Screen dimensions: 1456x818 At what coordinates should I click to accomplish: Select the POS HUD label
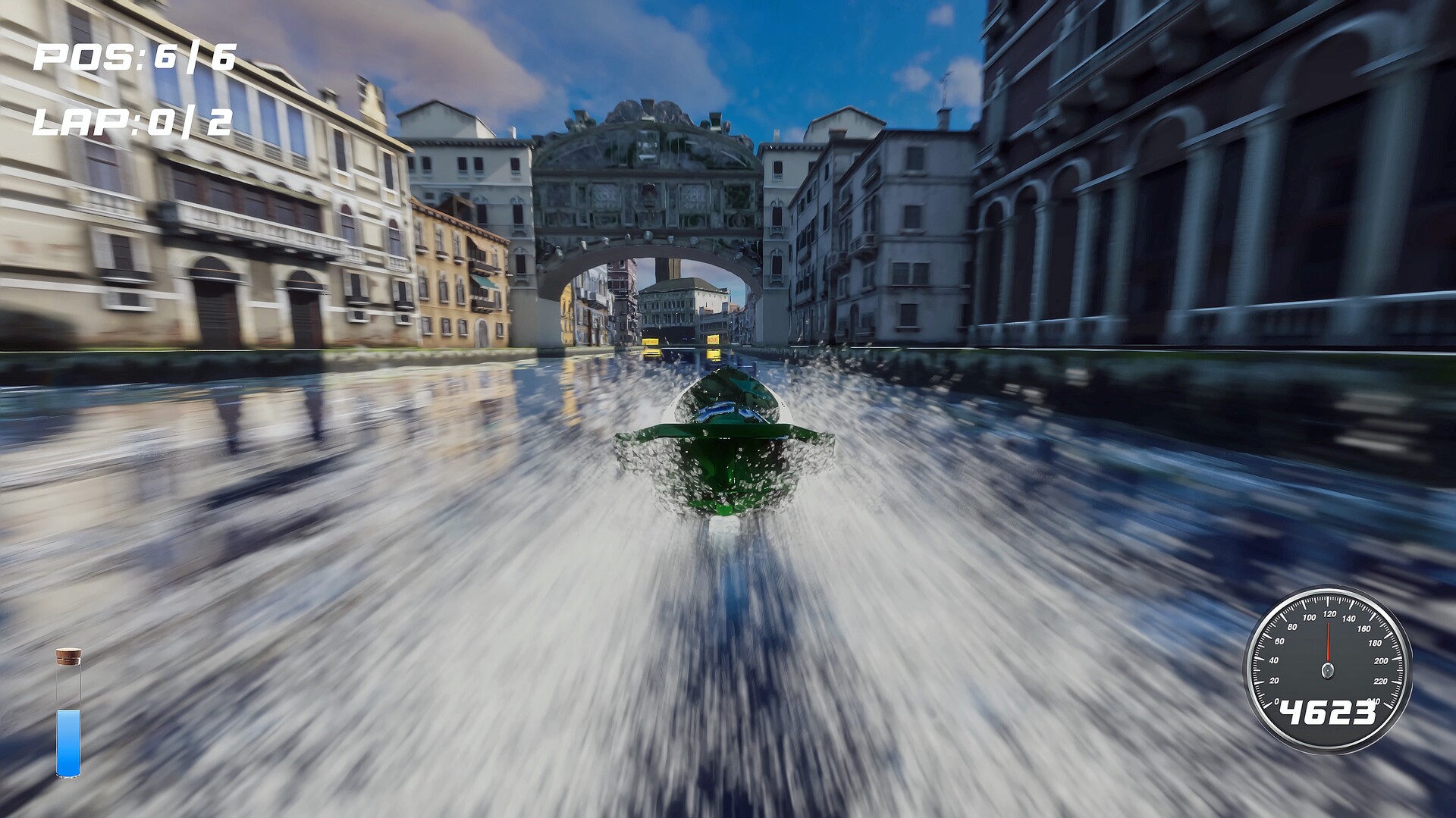pyautogui.click(x=83, y=55)
